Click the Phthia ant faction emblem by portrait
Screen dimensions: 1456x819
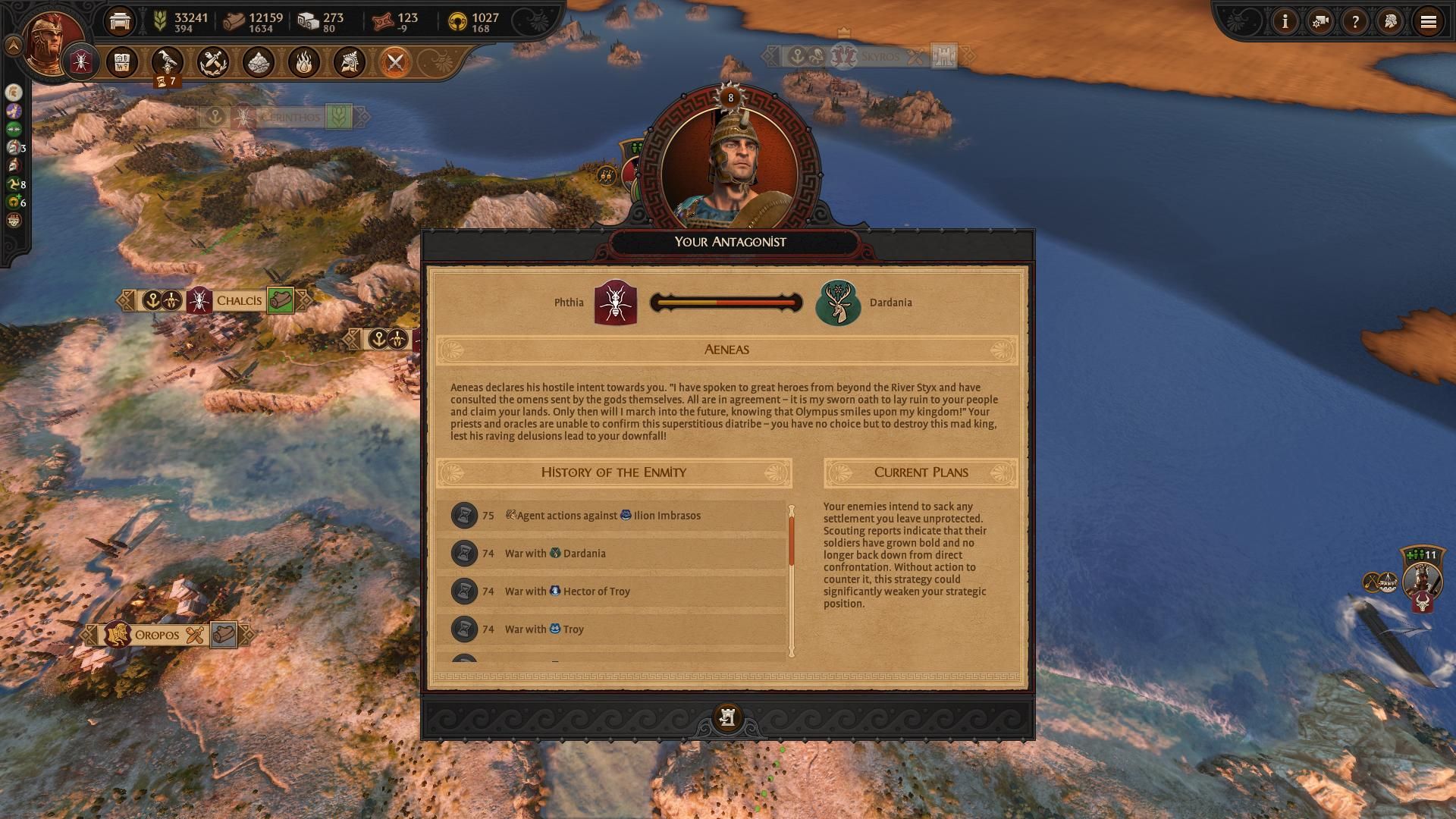[x=81, y=62]
